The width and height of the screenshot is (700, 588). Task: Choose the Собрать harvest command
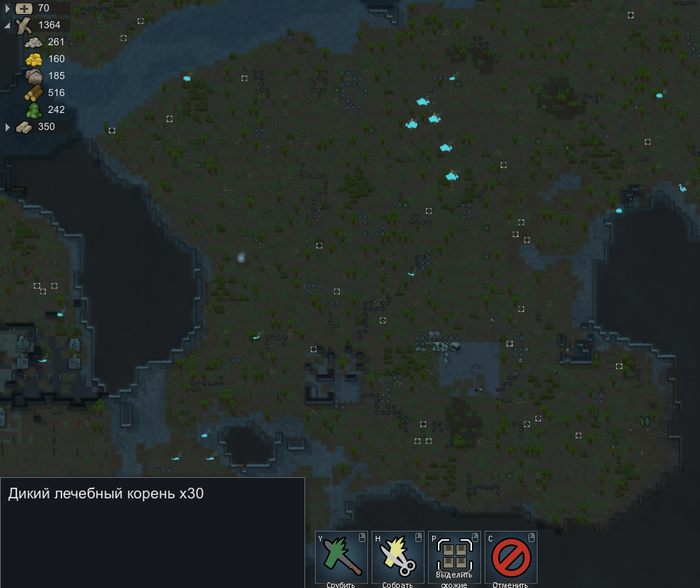(398, 557)
